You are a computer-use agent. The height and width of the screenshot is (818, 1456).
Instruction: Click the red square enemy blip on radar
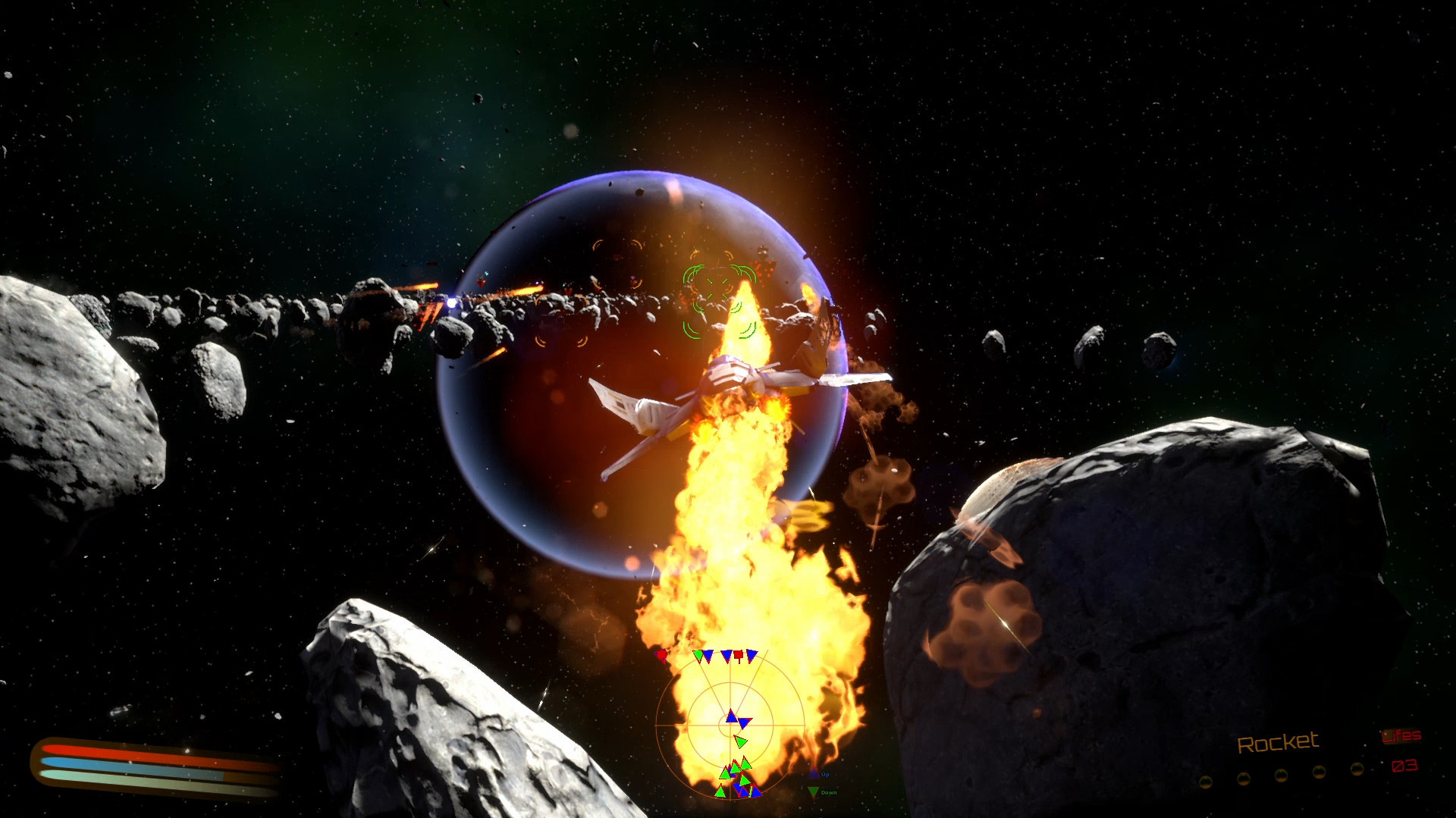pos(739,655)
